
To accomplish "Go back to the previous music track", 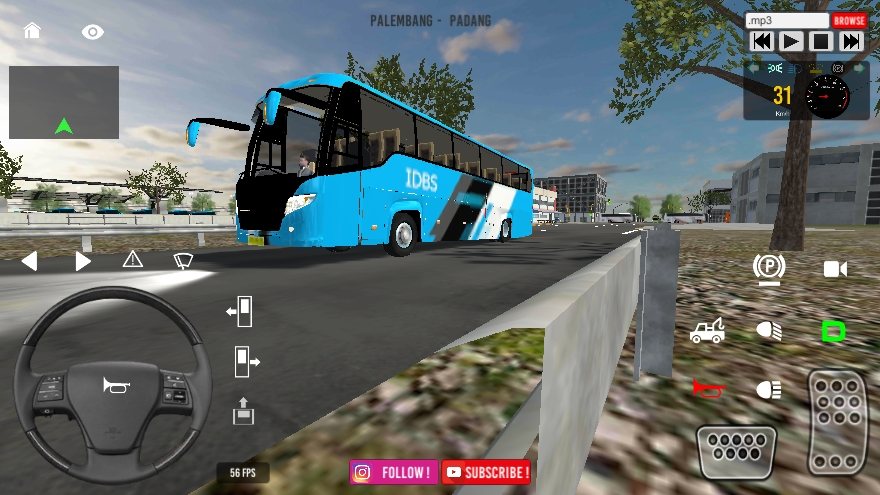I will point(761,41).
